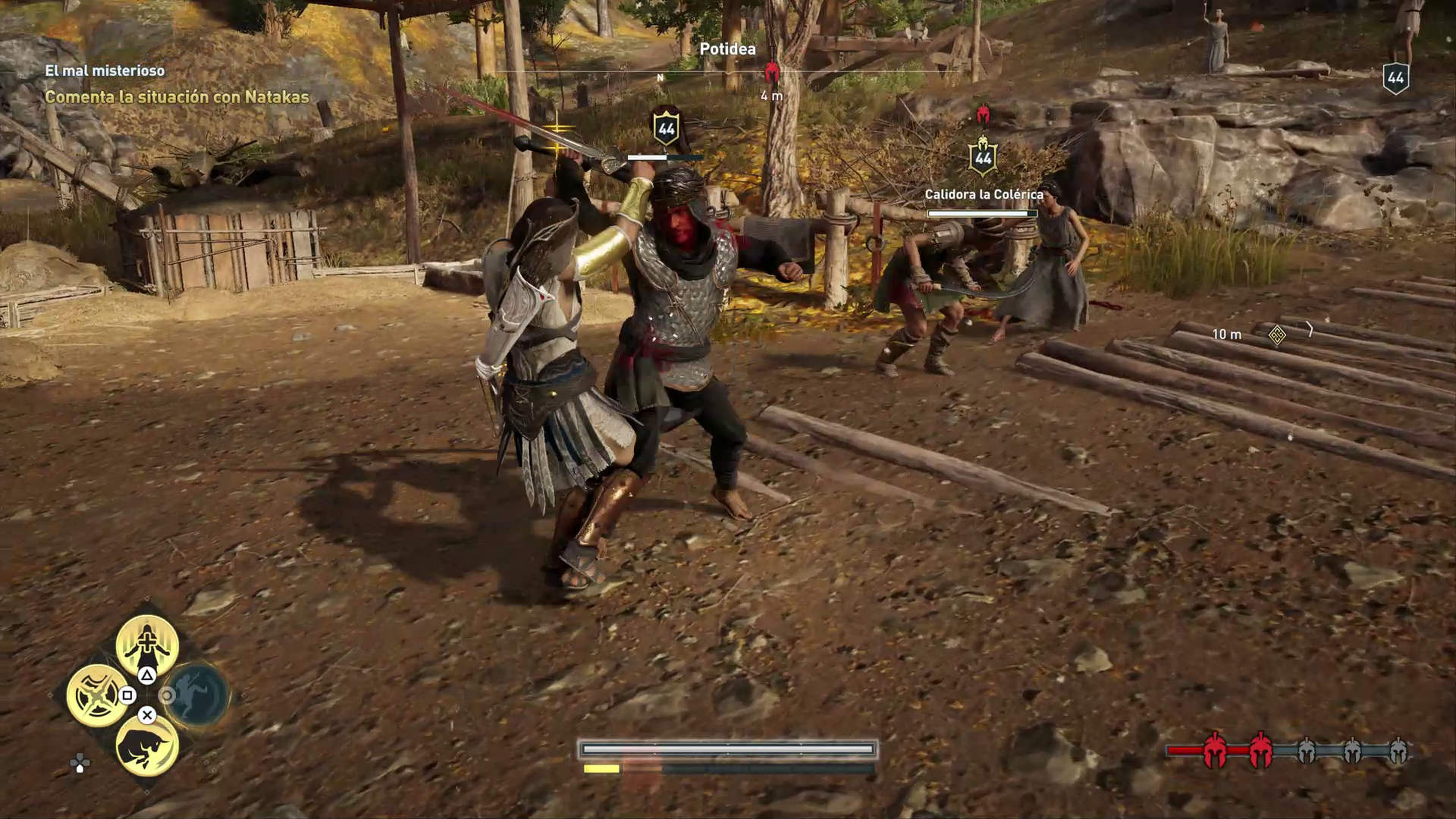Click the first red bounty helmet
Screen dimensions: 1456x819
point(1214,751)
